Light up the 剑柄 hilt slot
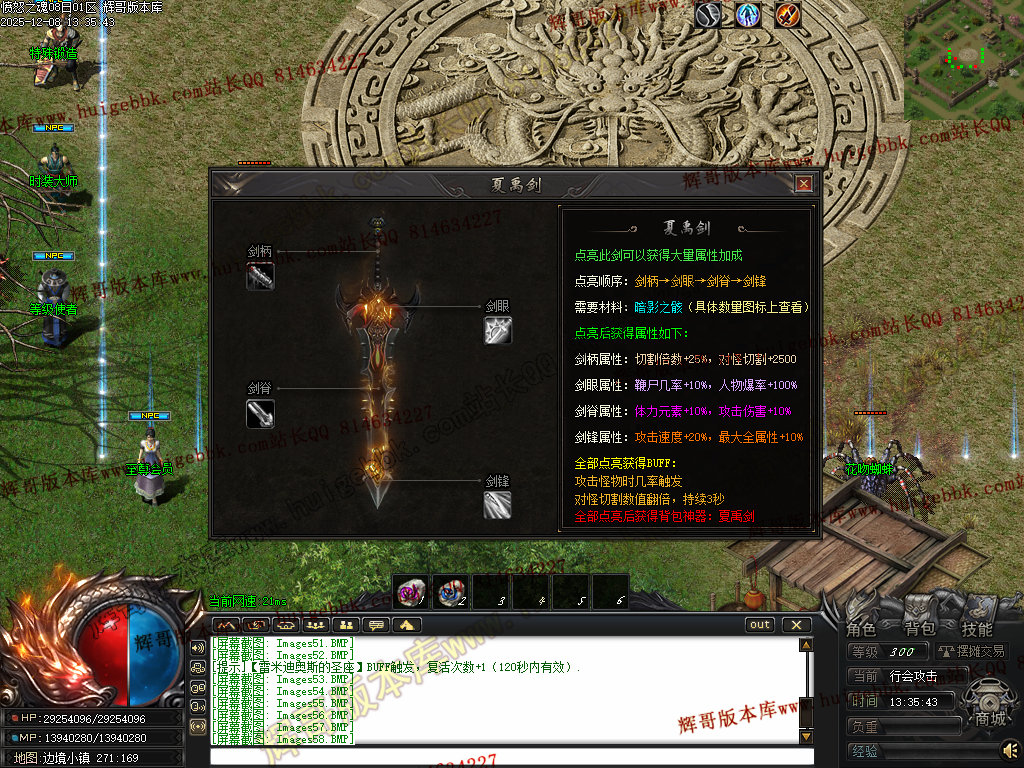Viewport: 1024px width, 768px height. click(260, 276)
